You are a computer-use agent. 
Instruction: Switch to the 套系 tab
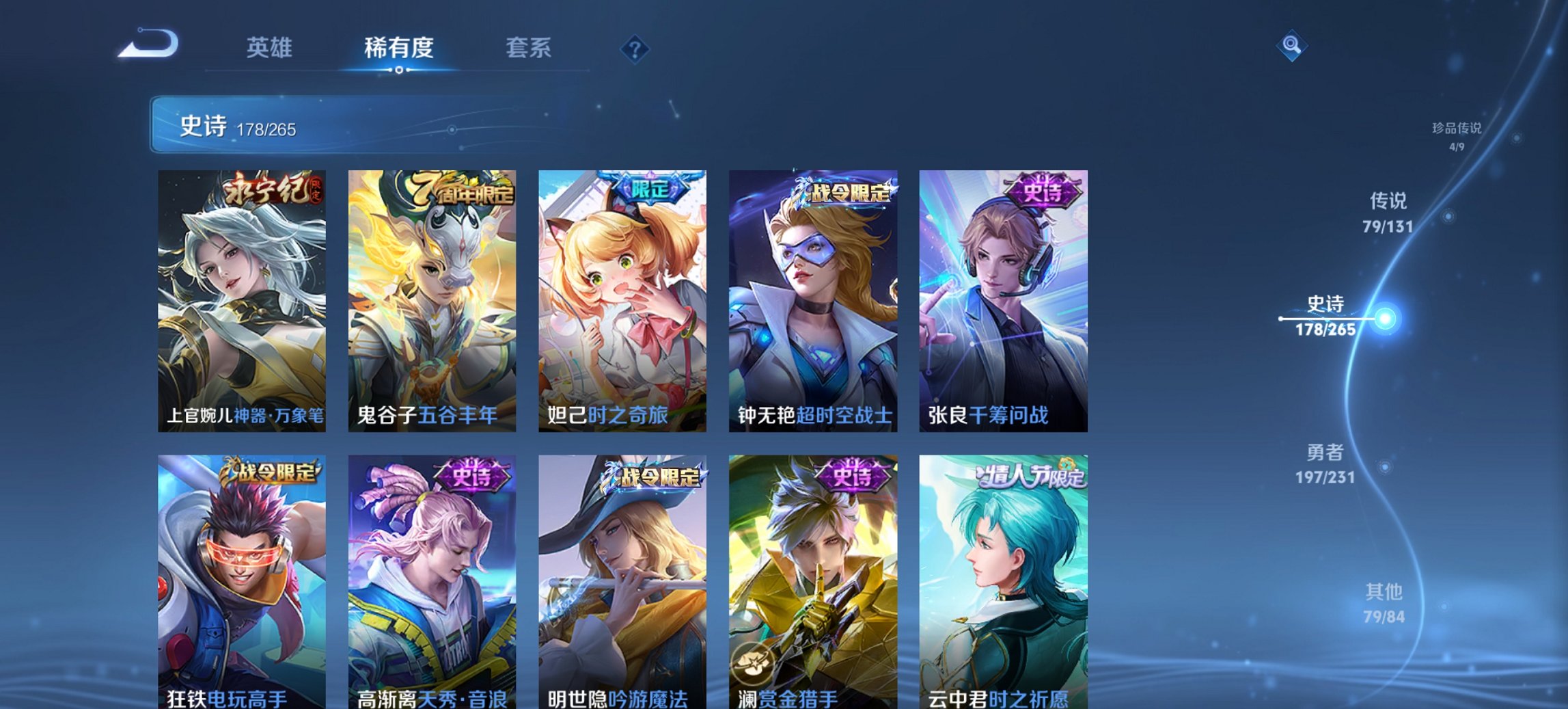(528, 48)
